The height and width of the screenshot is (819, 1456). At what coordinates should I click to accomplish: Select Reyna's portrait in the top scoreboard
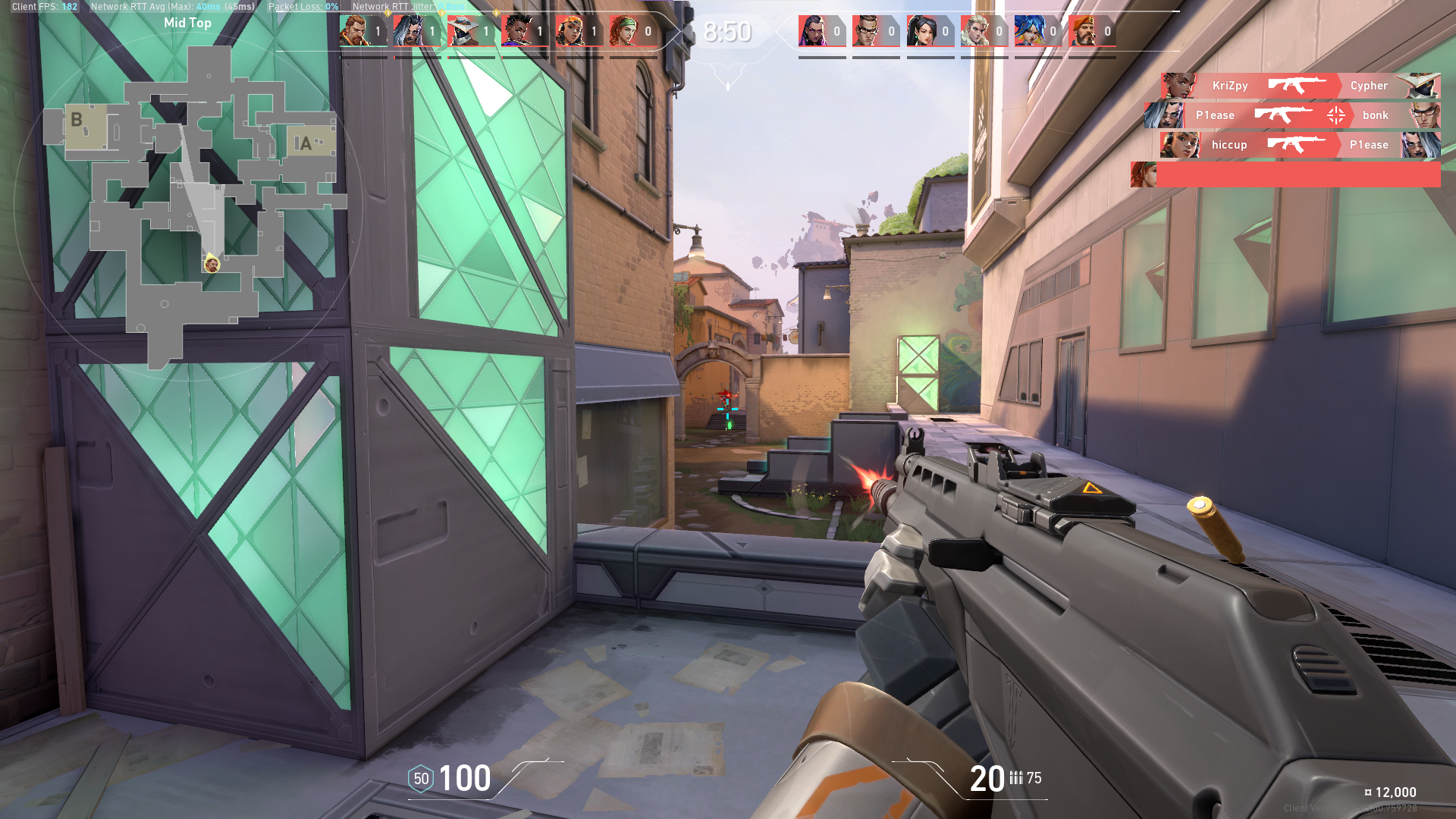pyautogui.click(x=811, y=32)
